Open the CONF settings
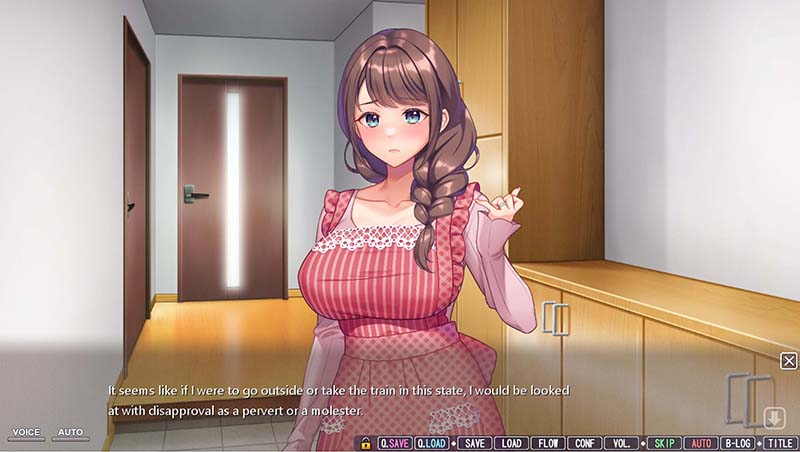 [x=583, y=443]
